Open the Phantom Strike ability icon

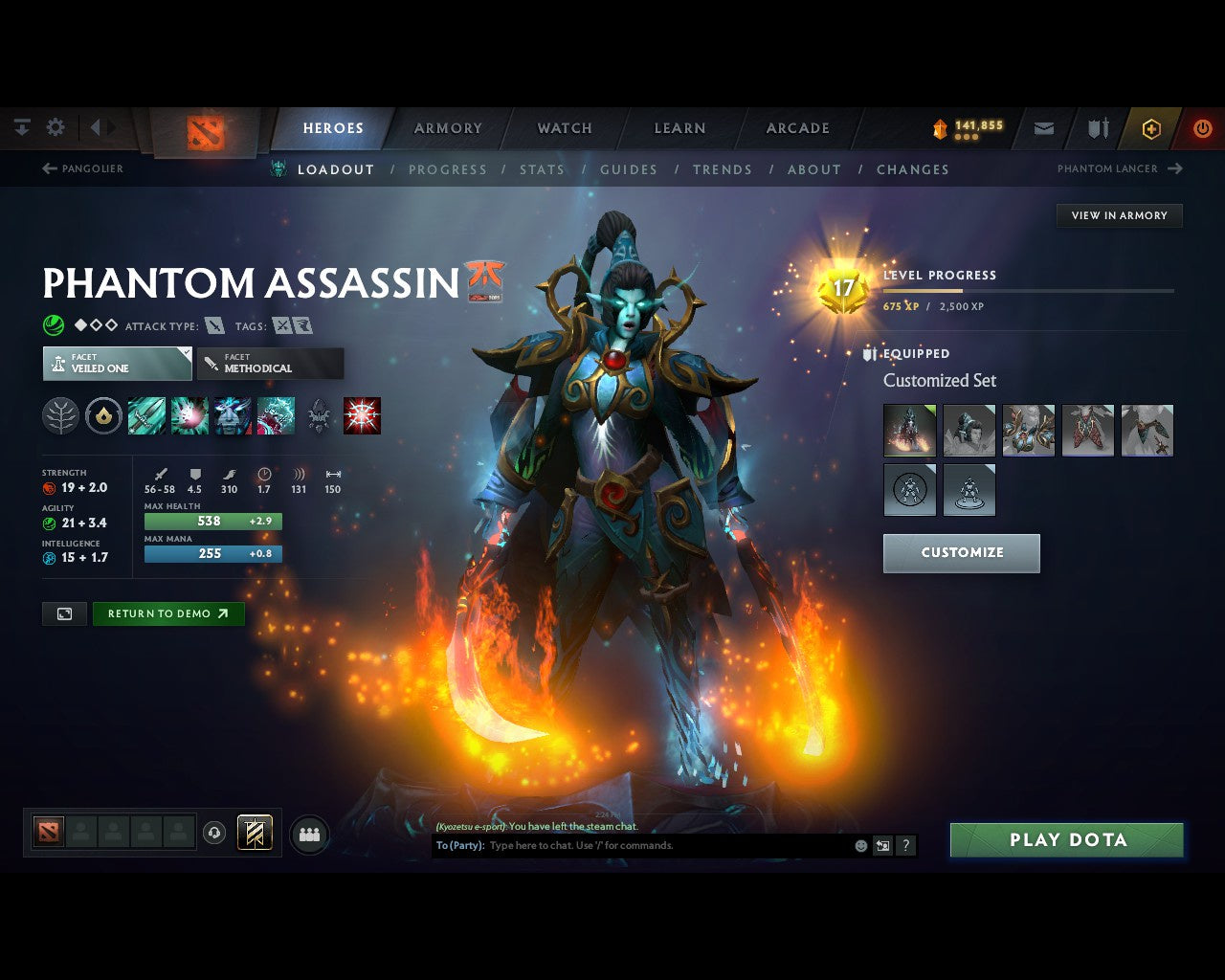click(189, 415)
